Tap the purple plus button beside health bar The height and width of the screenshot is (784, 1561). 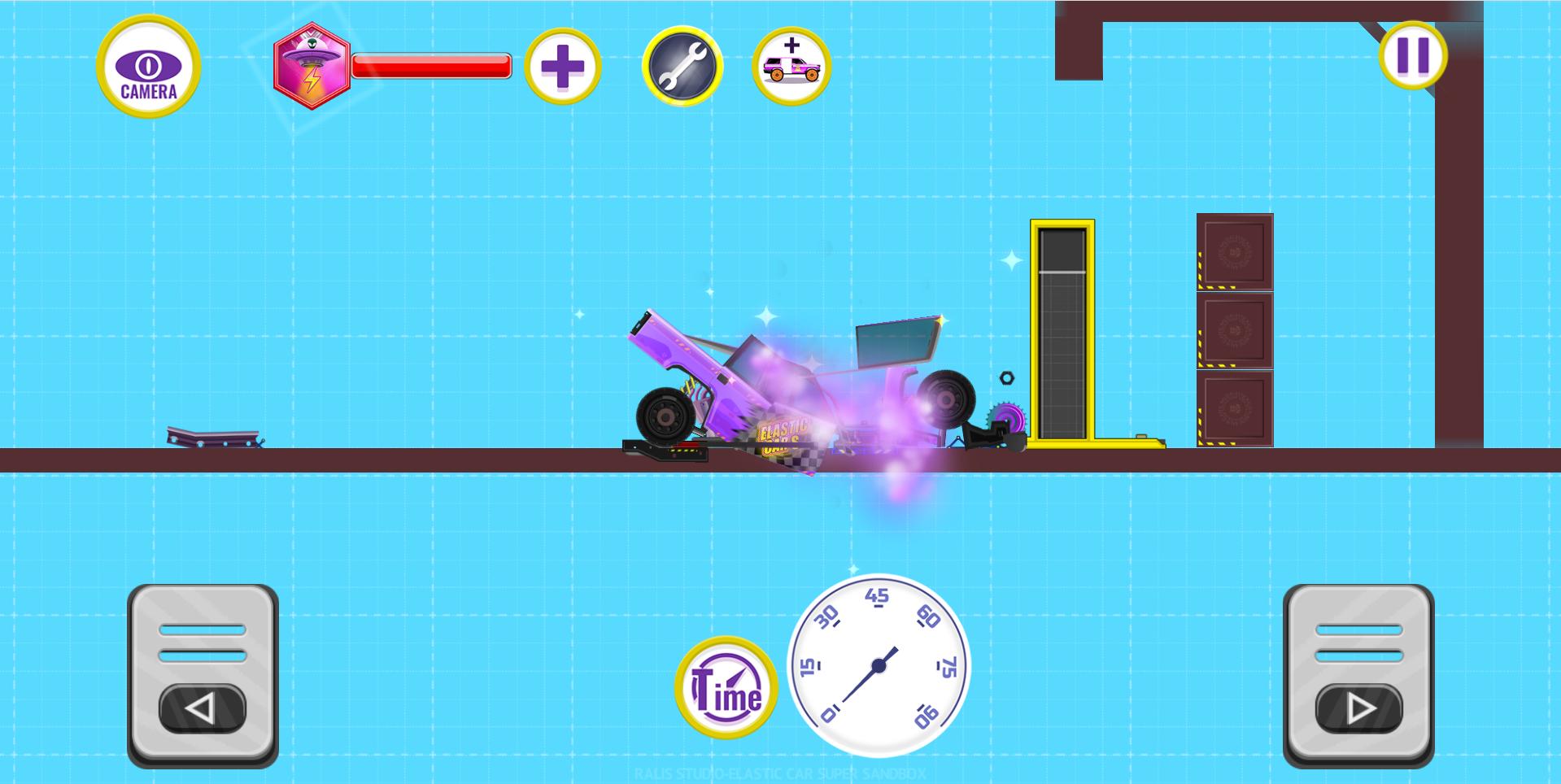point(562,68)
